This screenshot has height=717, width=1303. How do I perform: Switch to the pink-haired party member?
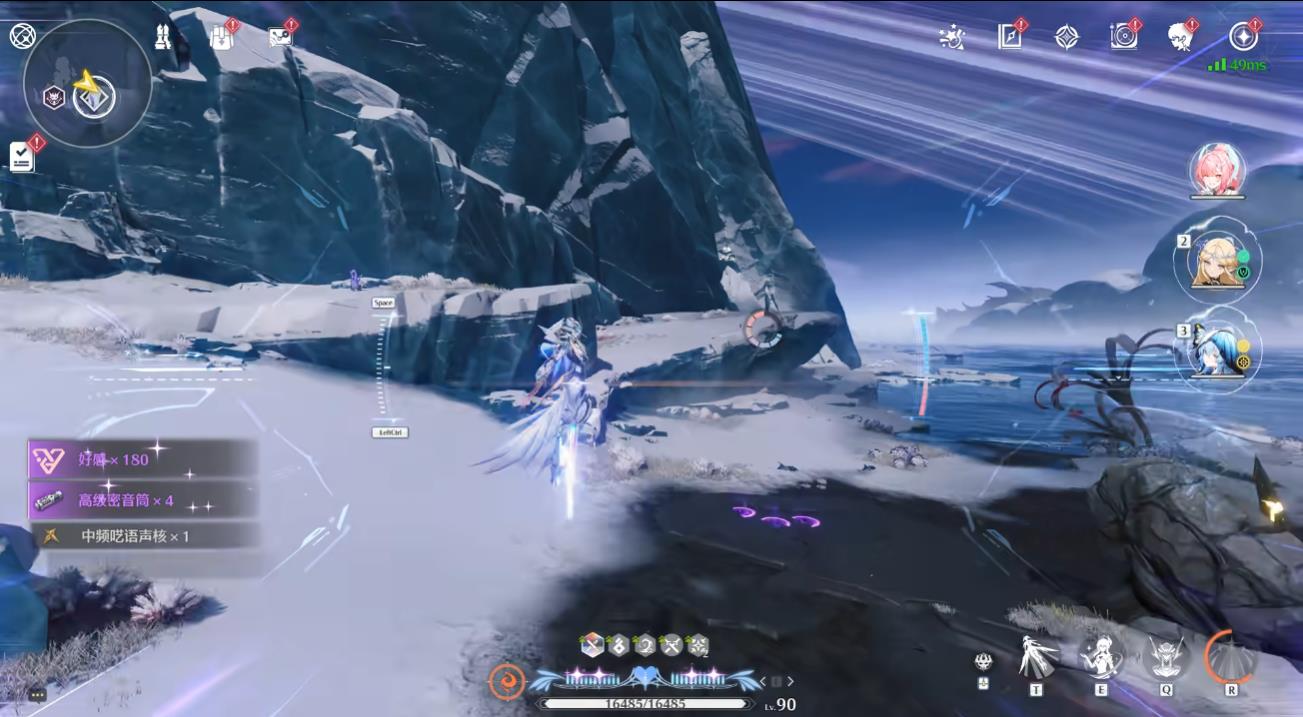tap(1217, 170)
